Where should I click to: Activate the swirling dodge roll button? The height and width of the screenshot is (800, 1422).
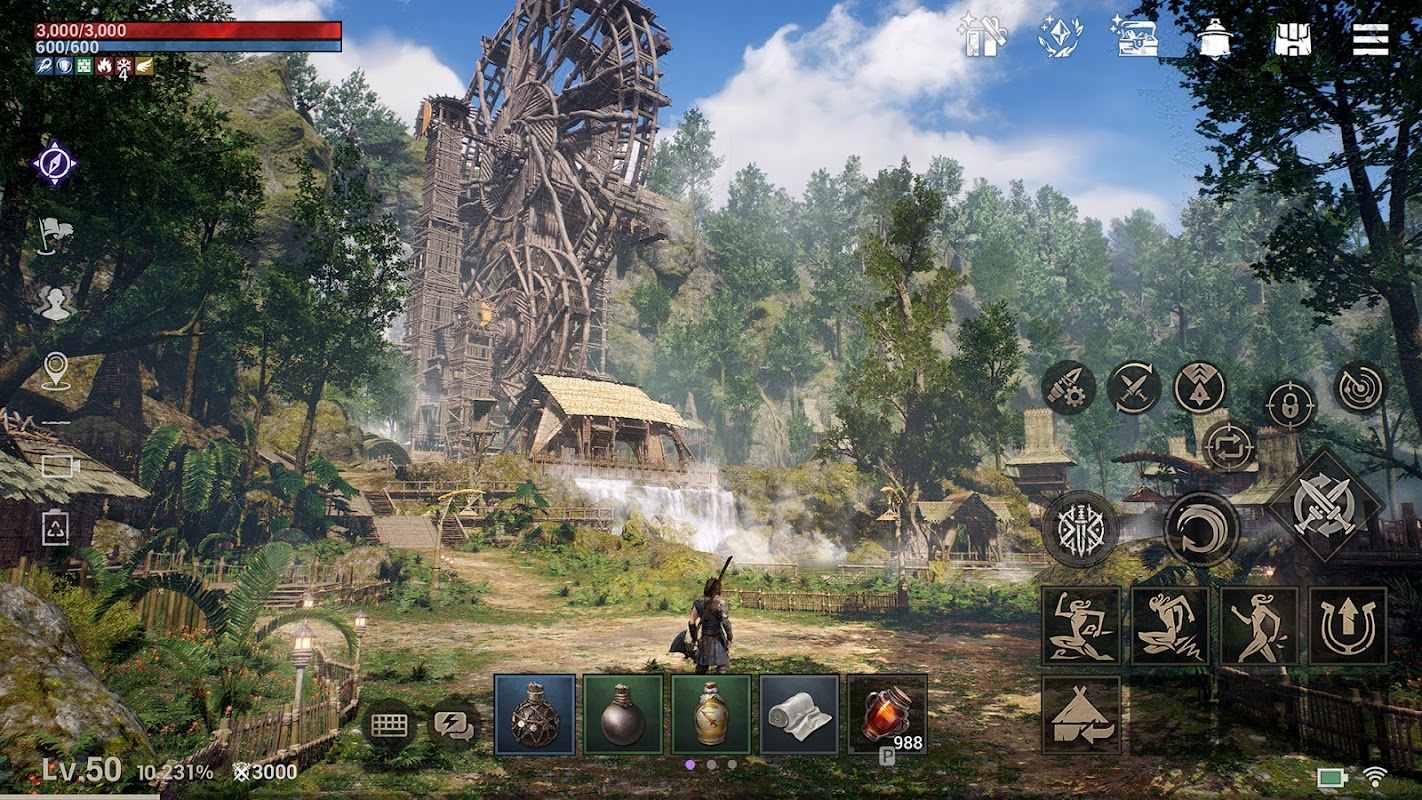click(1201, 529)
